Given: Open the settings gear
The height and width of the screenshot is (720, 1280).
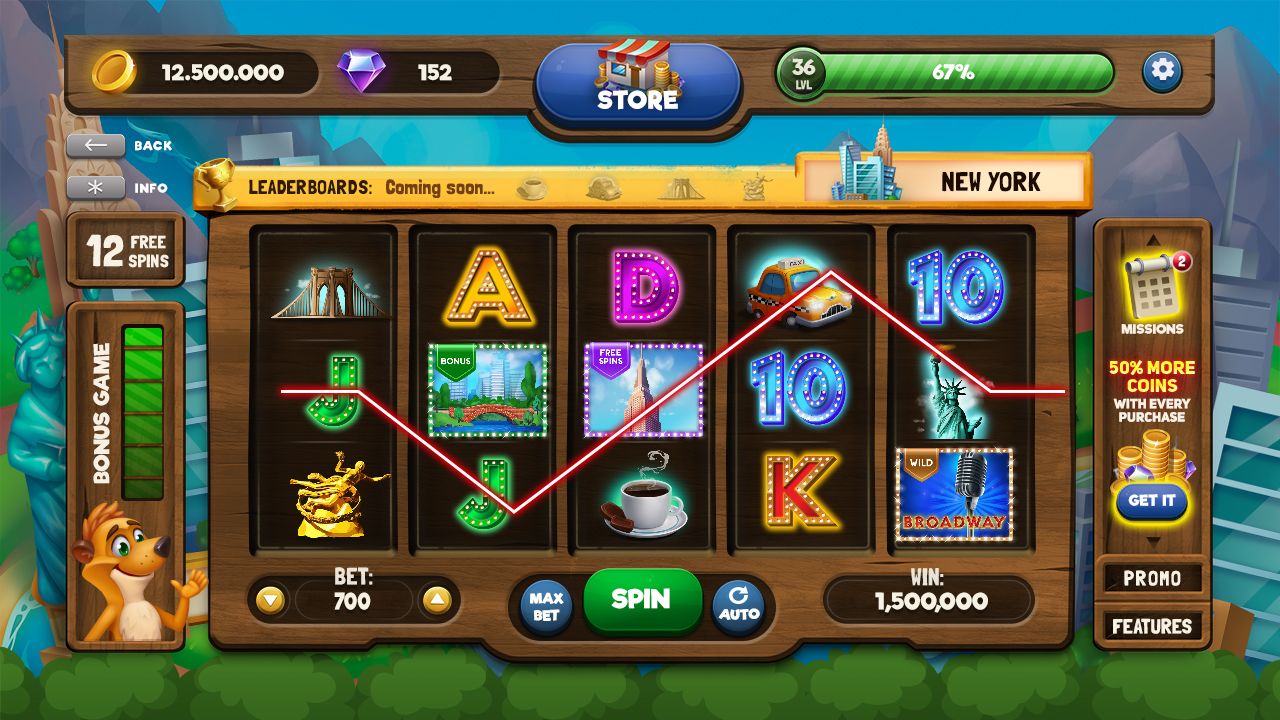Looking at the screenshot, I should coord(1163,71).
